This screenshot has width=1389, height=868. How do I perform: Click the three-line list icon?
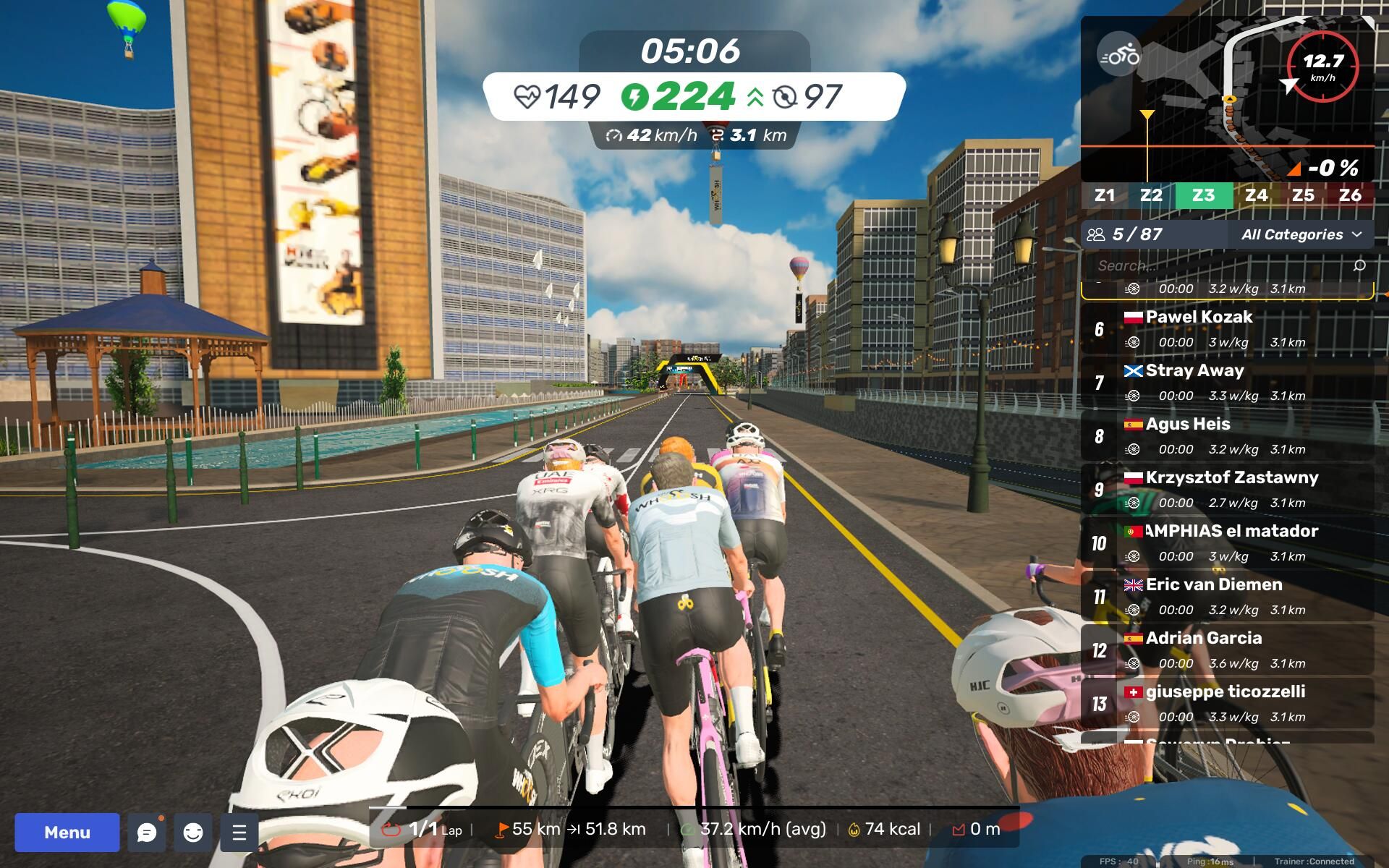click(x=239, y=833)
